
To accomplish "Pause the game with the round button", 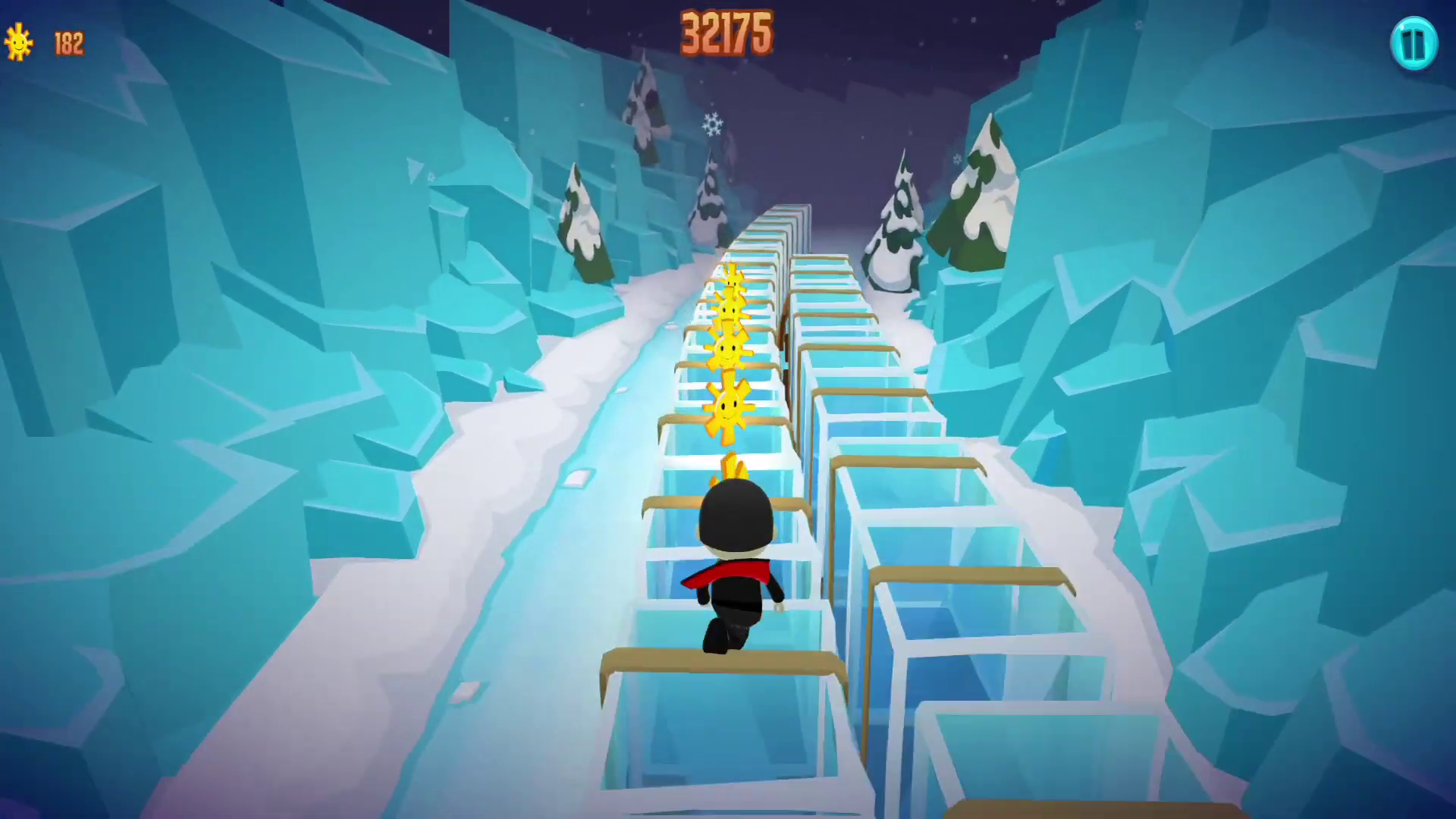I will 1414,44.
